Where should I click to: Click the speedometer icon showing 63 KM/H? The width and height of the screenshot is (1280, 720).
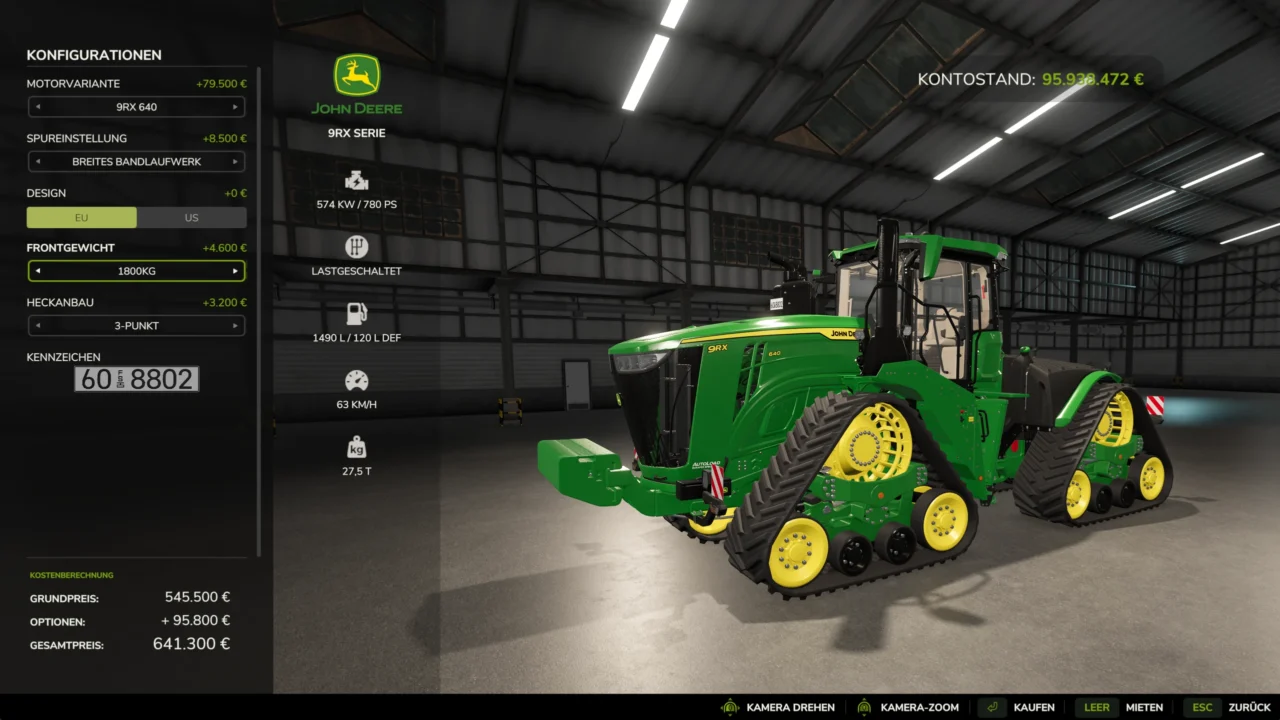[356, 381]
